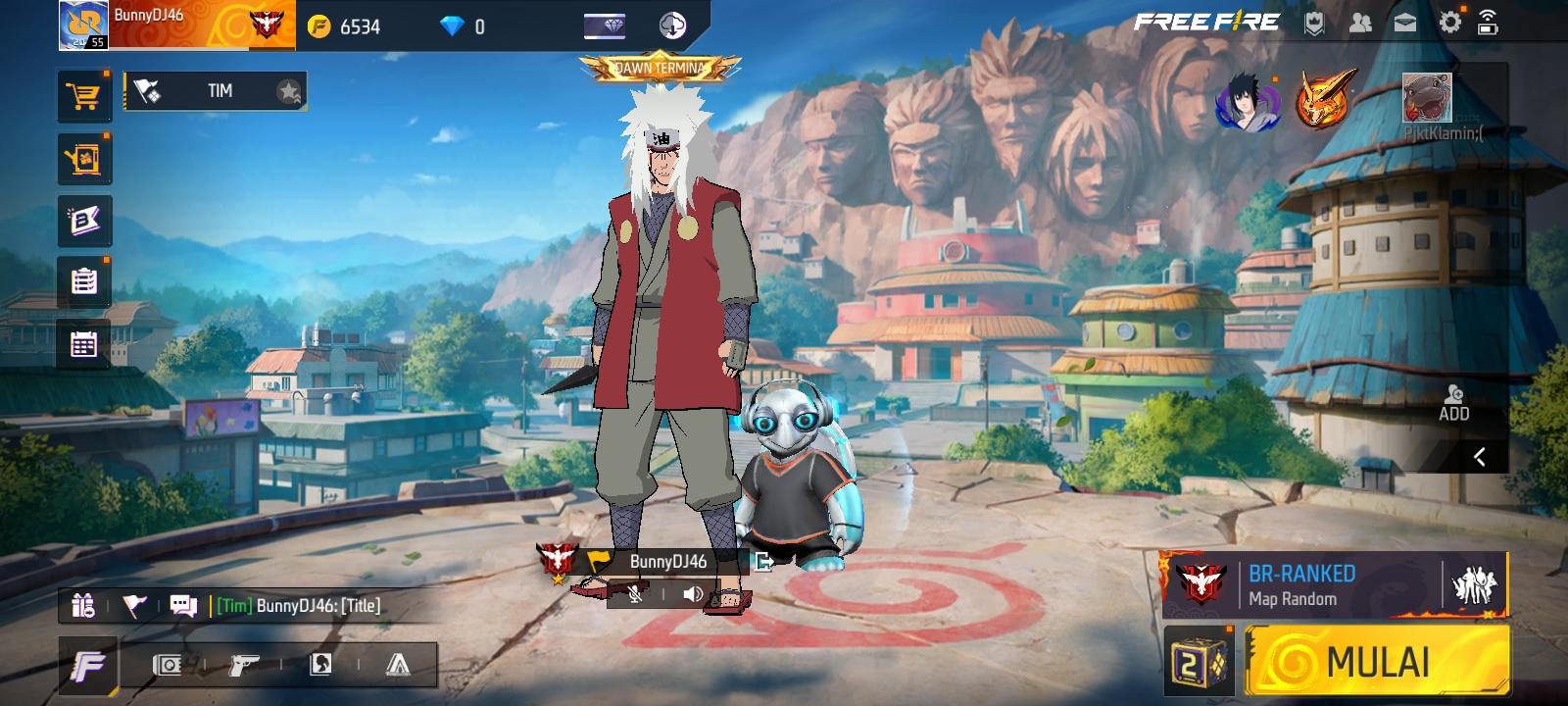Open character selection from the bottom bar
1568x706 pixels.
(x=321, y=665)
